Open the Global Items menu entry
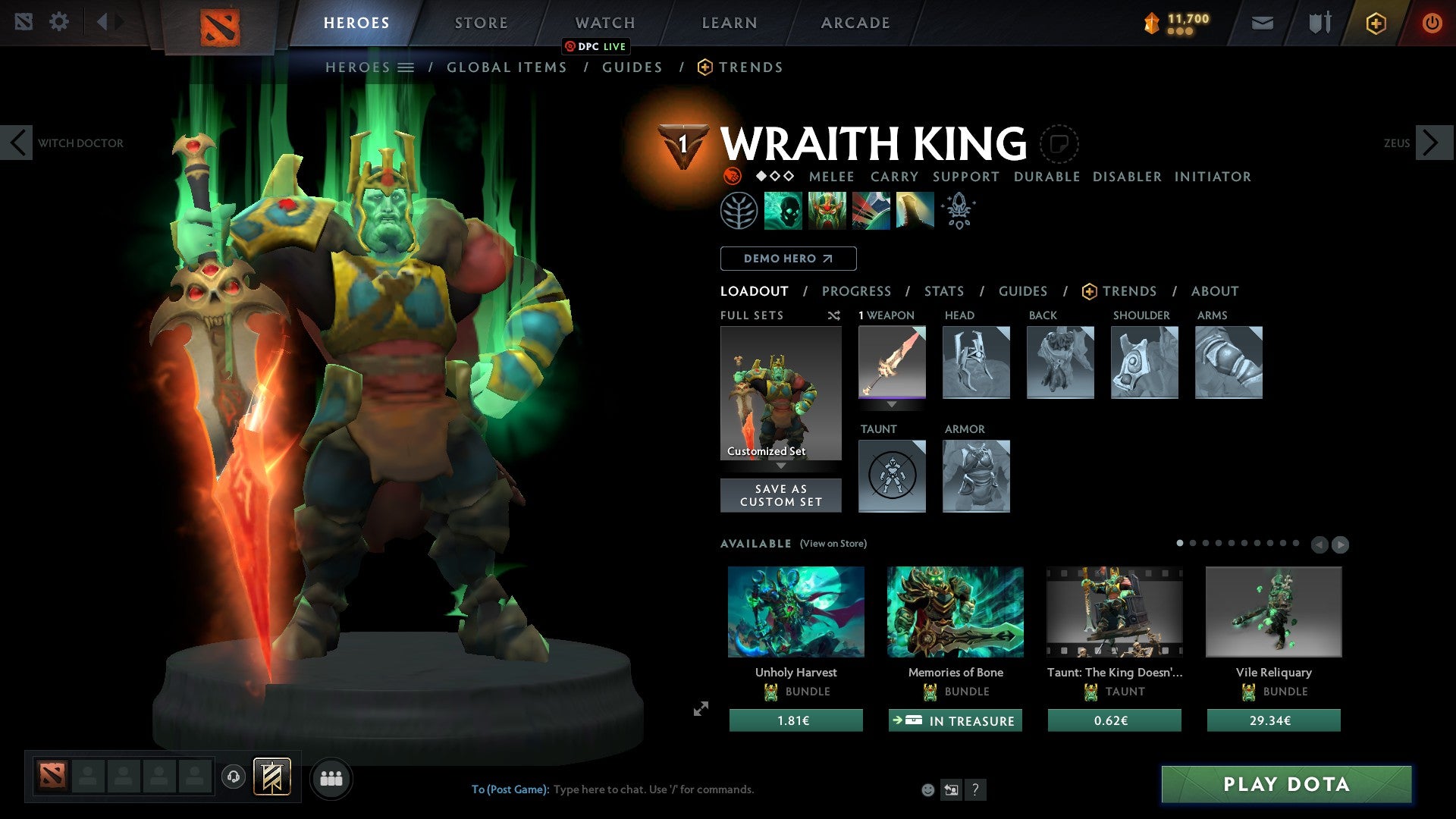The image size is (1456, 819). click(507, 67)
